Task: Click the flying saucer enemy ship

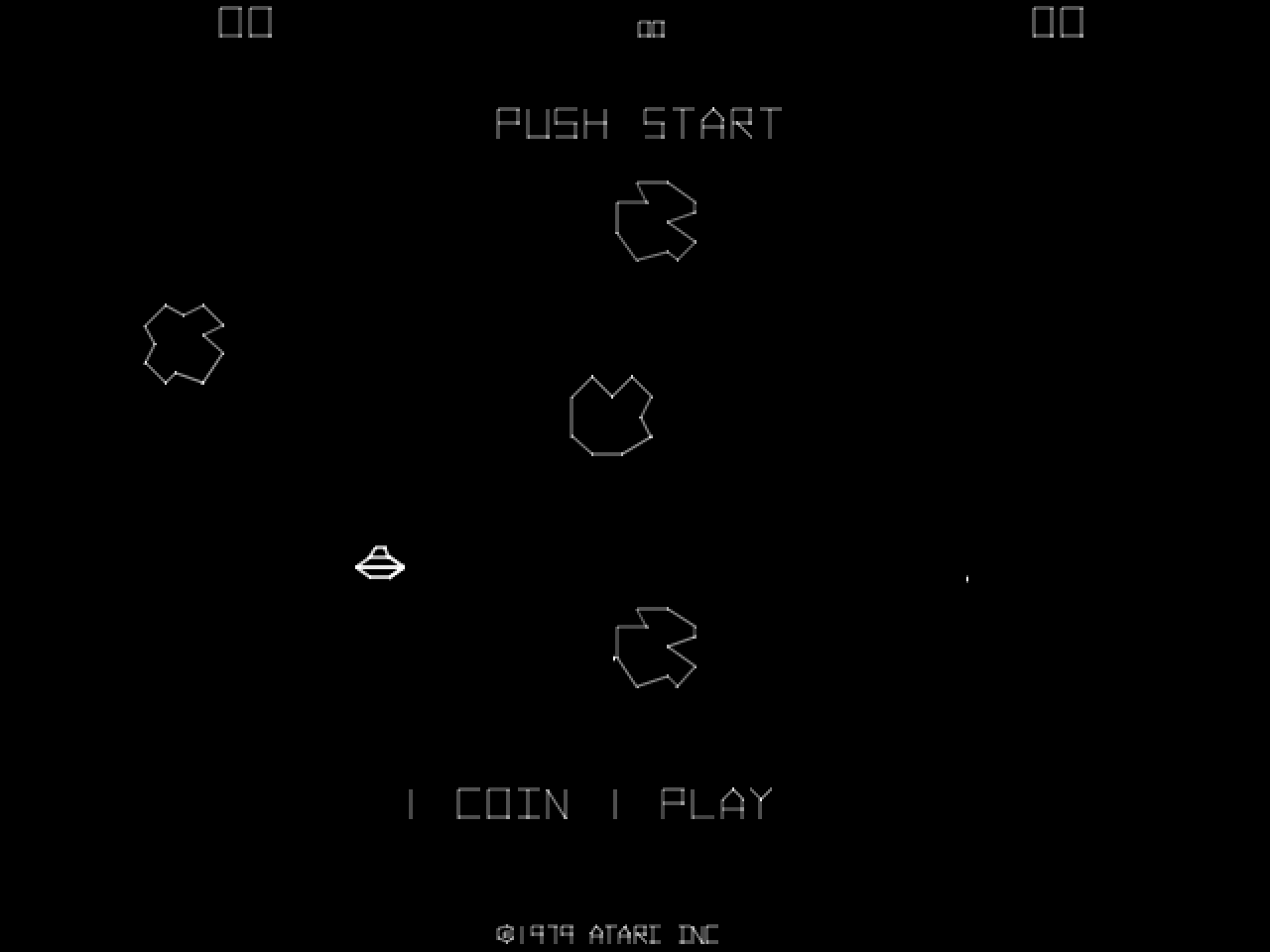Action: point(380,563)
